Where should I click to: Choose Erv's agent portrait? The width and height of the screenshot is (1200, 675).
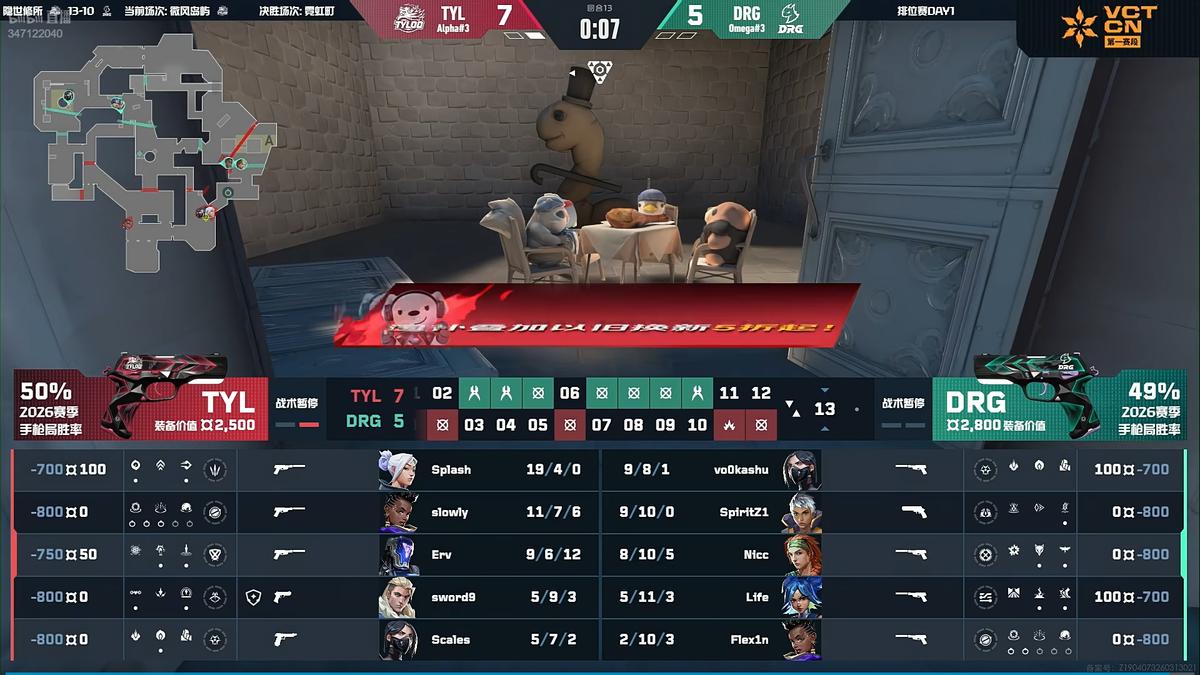[x=398, y=555]
